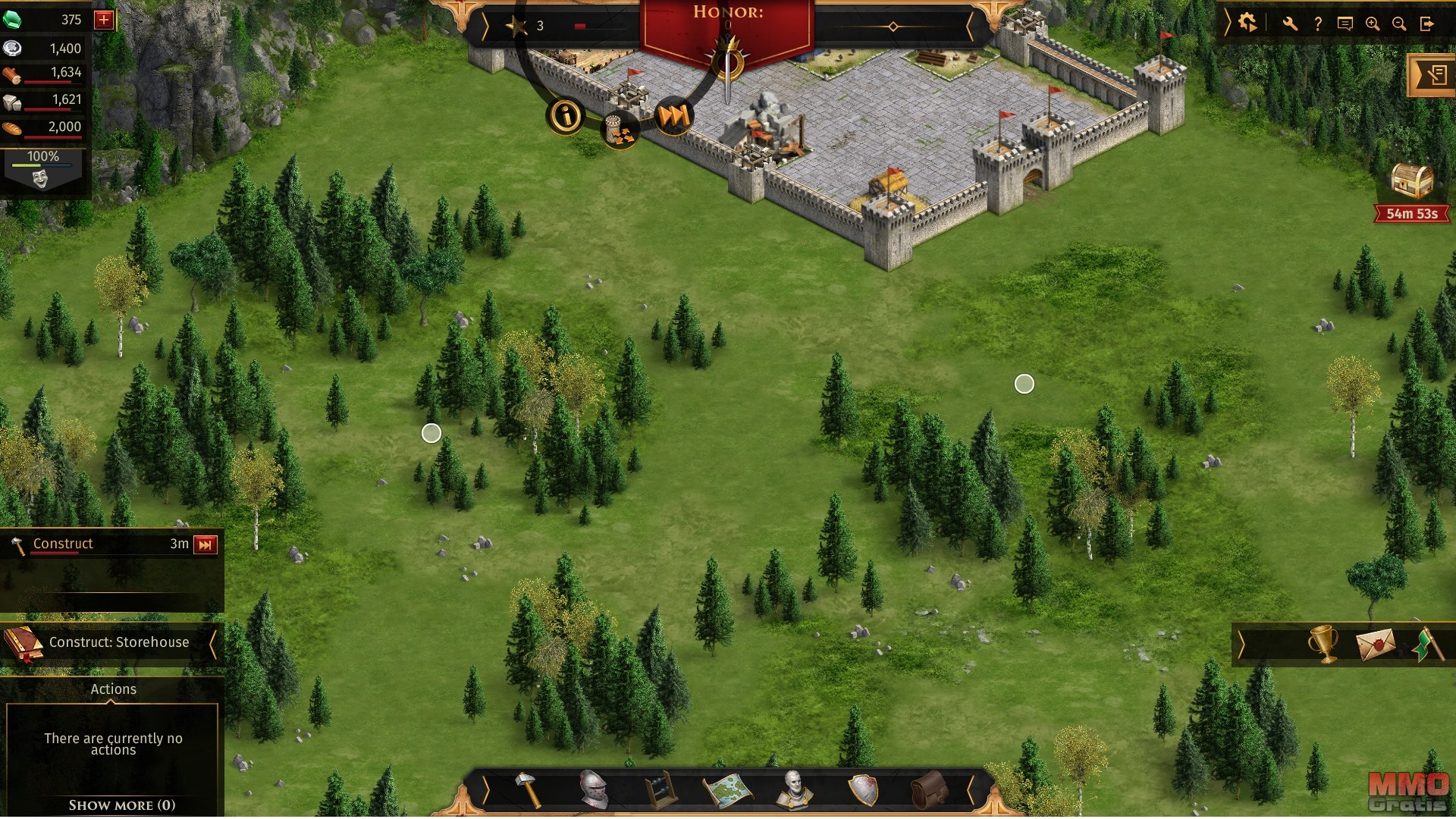Open the treasure chest reward
The width and height of the screenshot is (1456, 819).
pos(1412,181)
